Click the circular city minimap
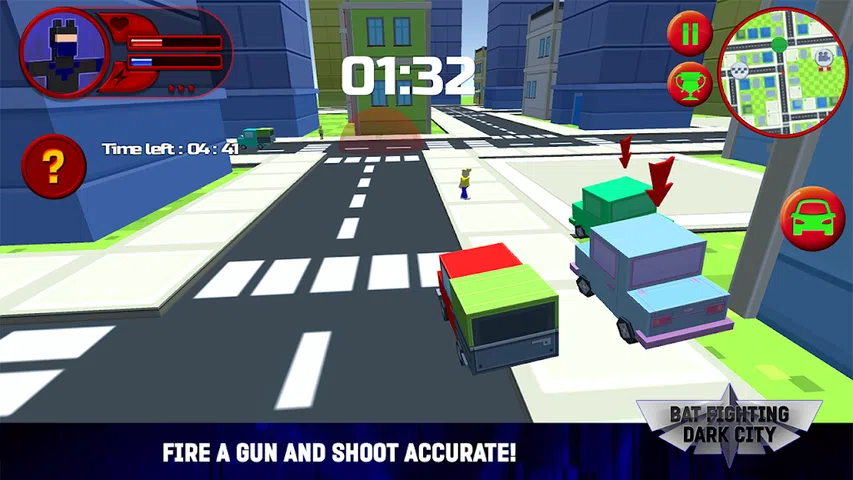Screen dimensions: 853x480 pos(782,72)
